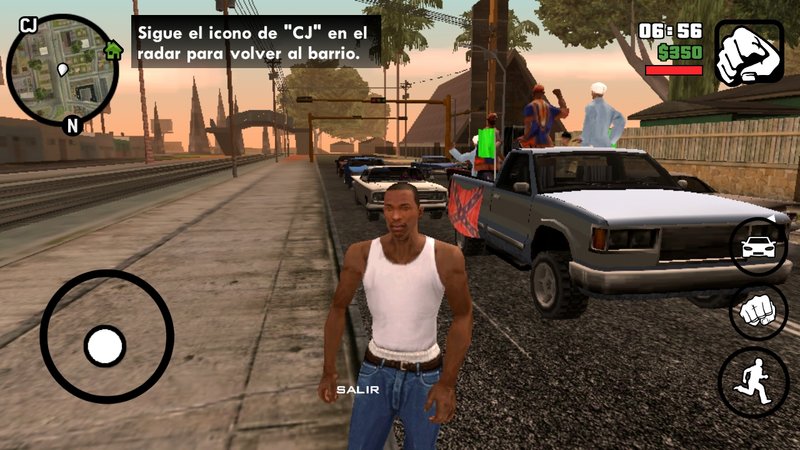Image resolution: width=800 pixels, height=450 pixels.
Task: Touch the virtual movement joystick
Action: (x=105, y=346)
